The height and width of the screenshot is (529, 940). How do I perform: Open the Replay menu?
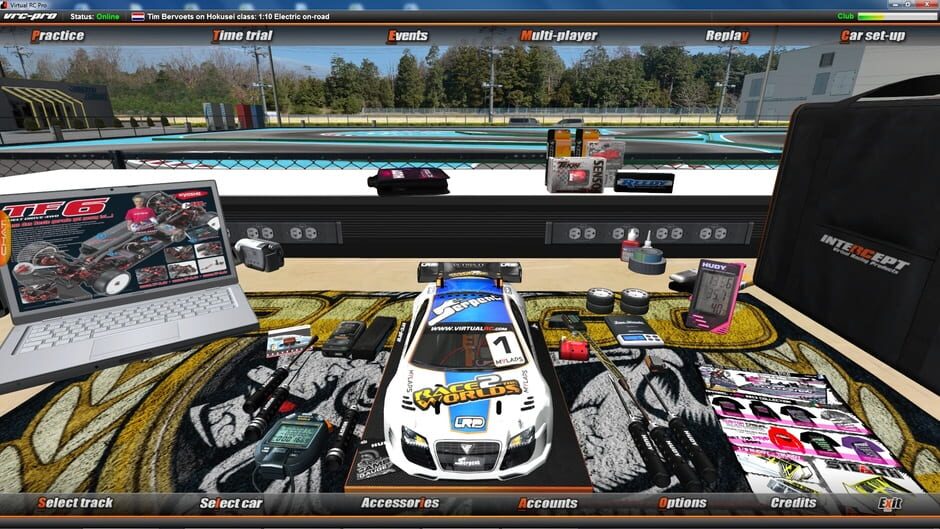click(x=727, y=36)
